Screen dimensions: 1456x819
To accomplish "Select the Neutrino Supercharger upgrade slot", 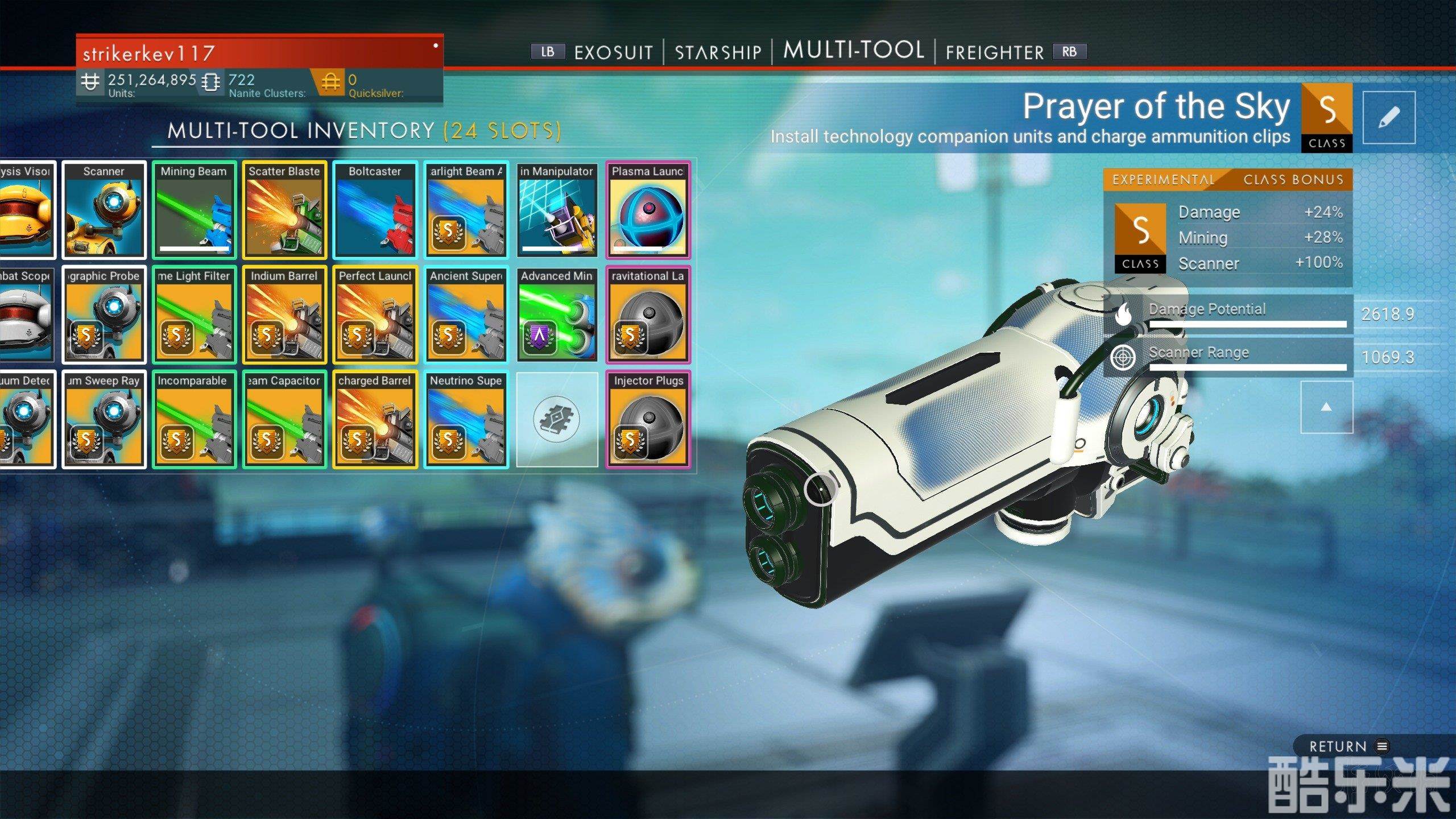I will point(466,419).
